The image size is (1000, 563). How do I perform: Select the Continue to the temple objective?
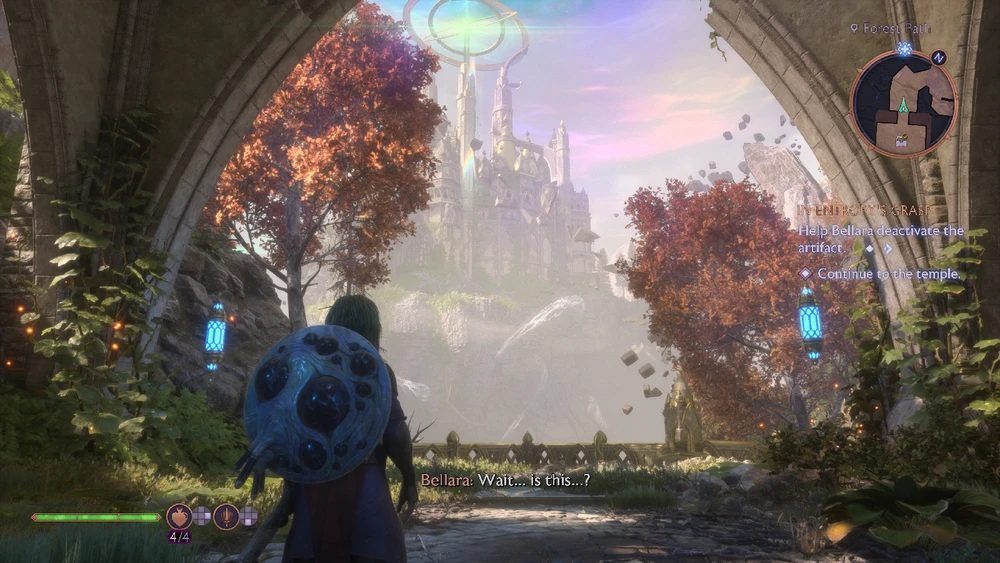coord(888,273)
